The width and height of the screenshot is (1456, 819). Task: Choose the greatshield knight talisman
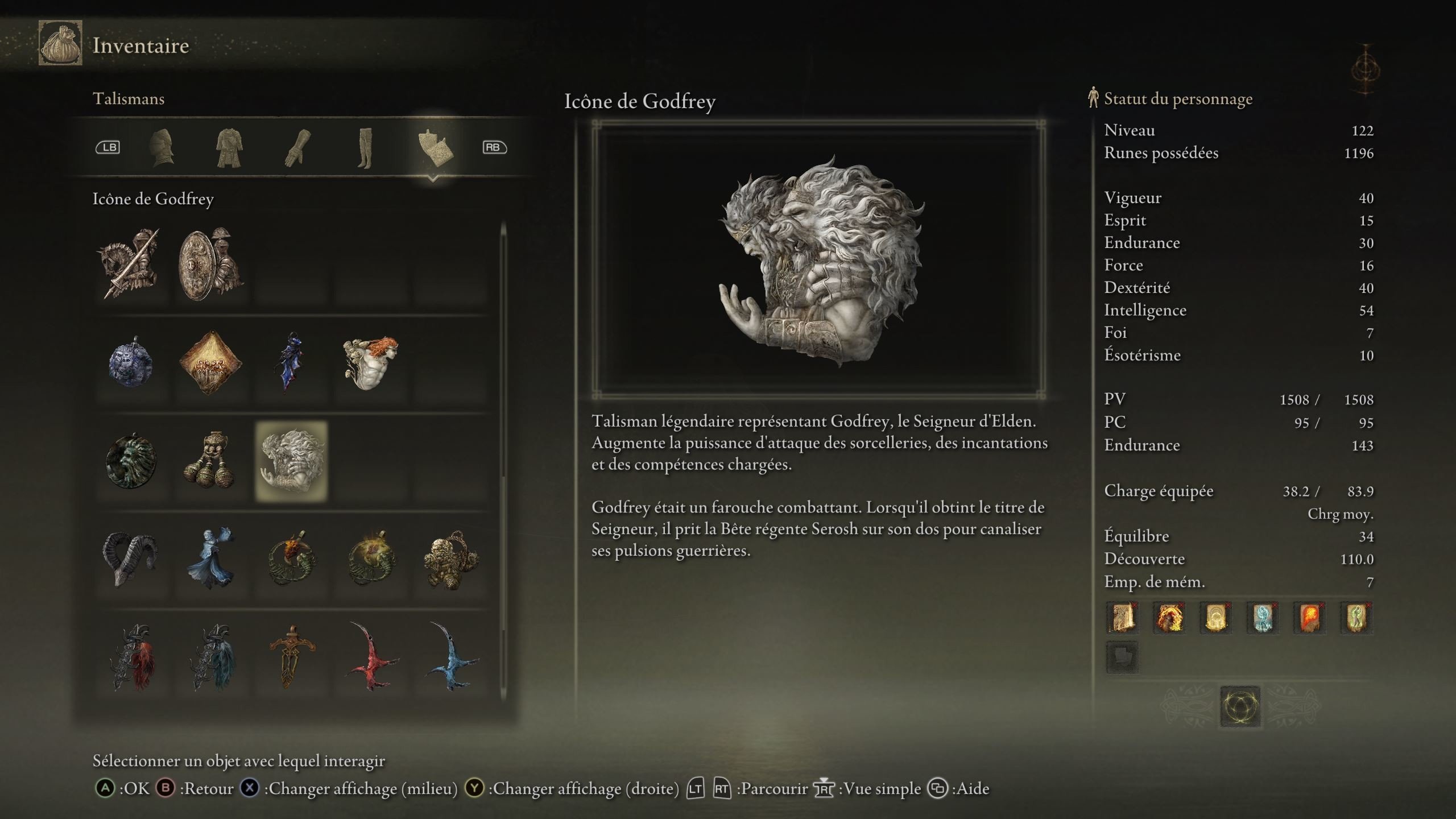point(211,264)
